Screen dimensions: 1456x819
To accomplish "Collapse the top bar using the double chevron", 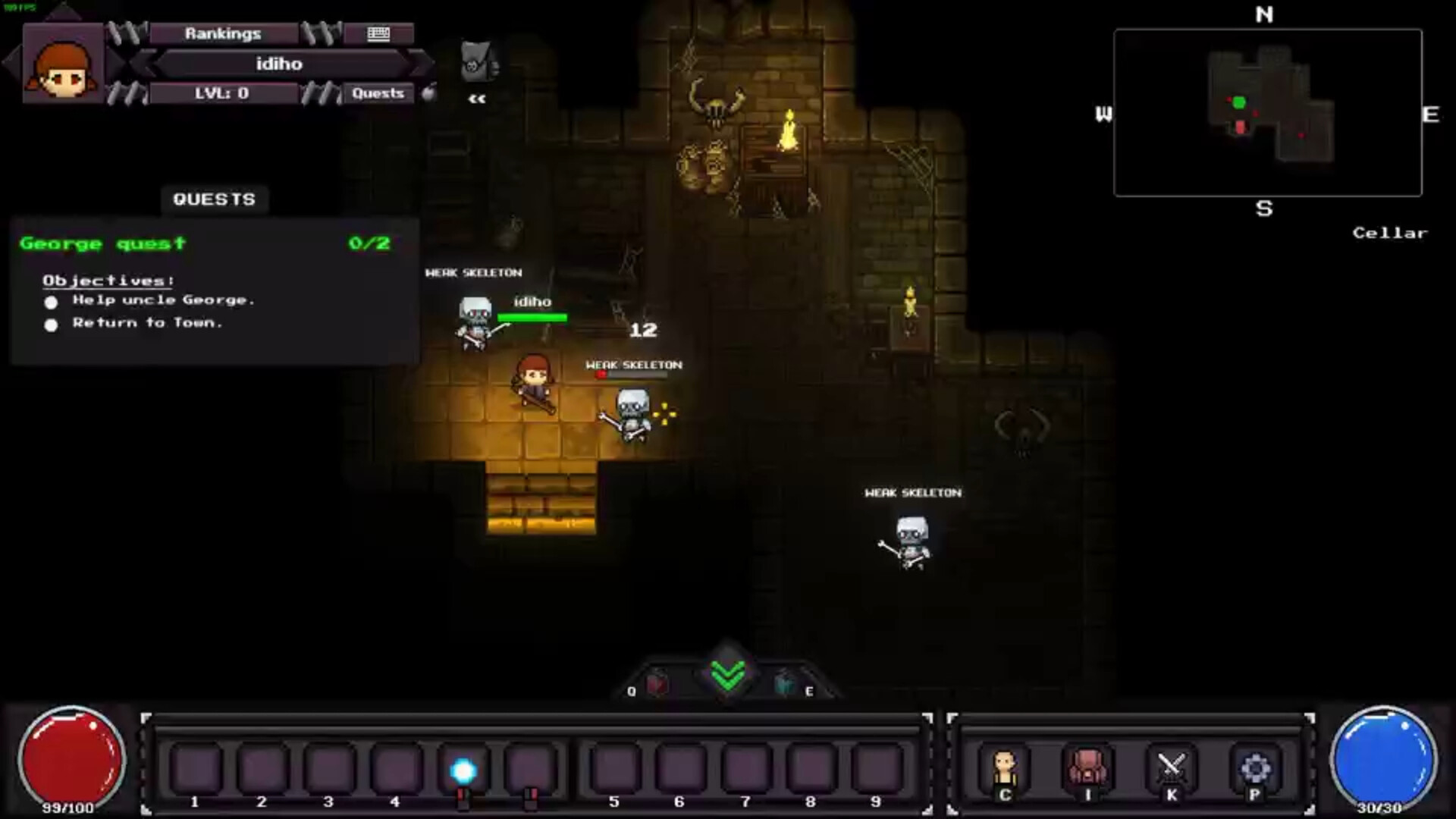I will click(475, 97).
